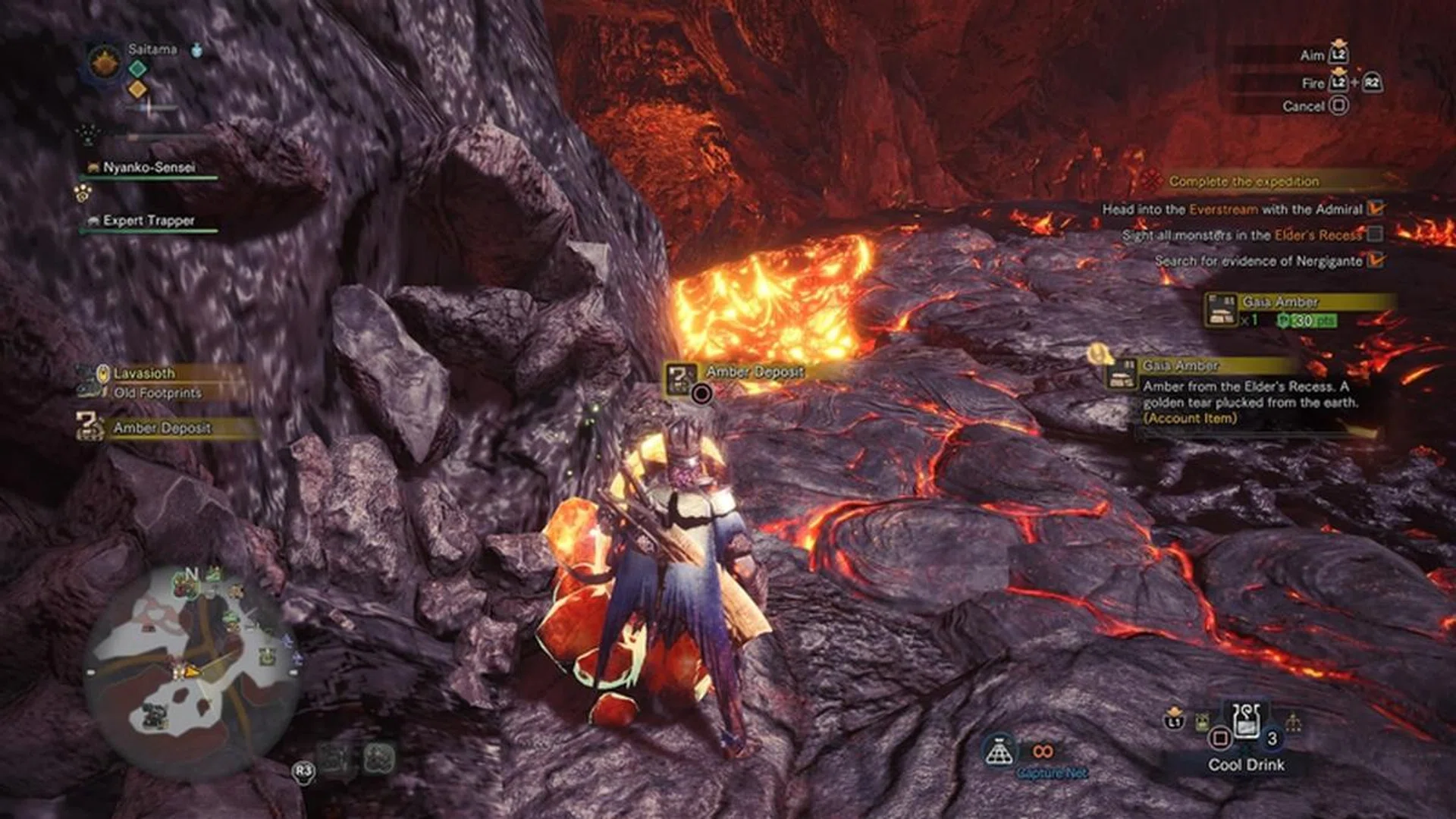Click the Amber Deposit gathering icon on screen

pos(680,377)
